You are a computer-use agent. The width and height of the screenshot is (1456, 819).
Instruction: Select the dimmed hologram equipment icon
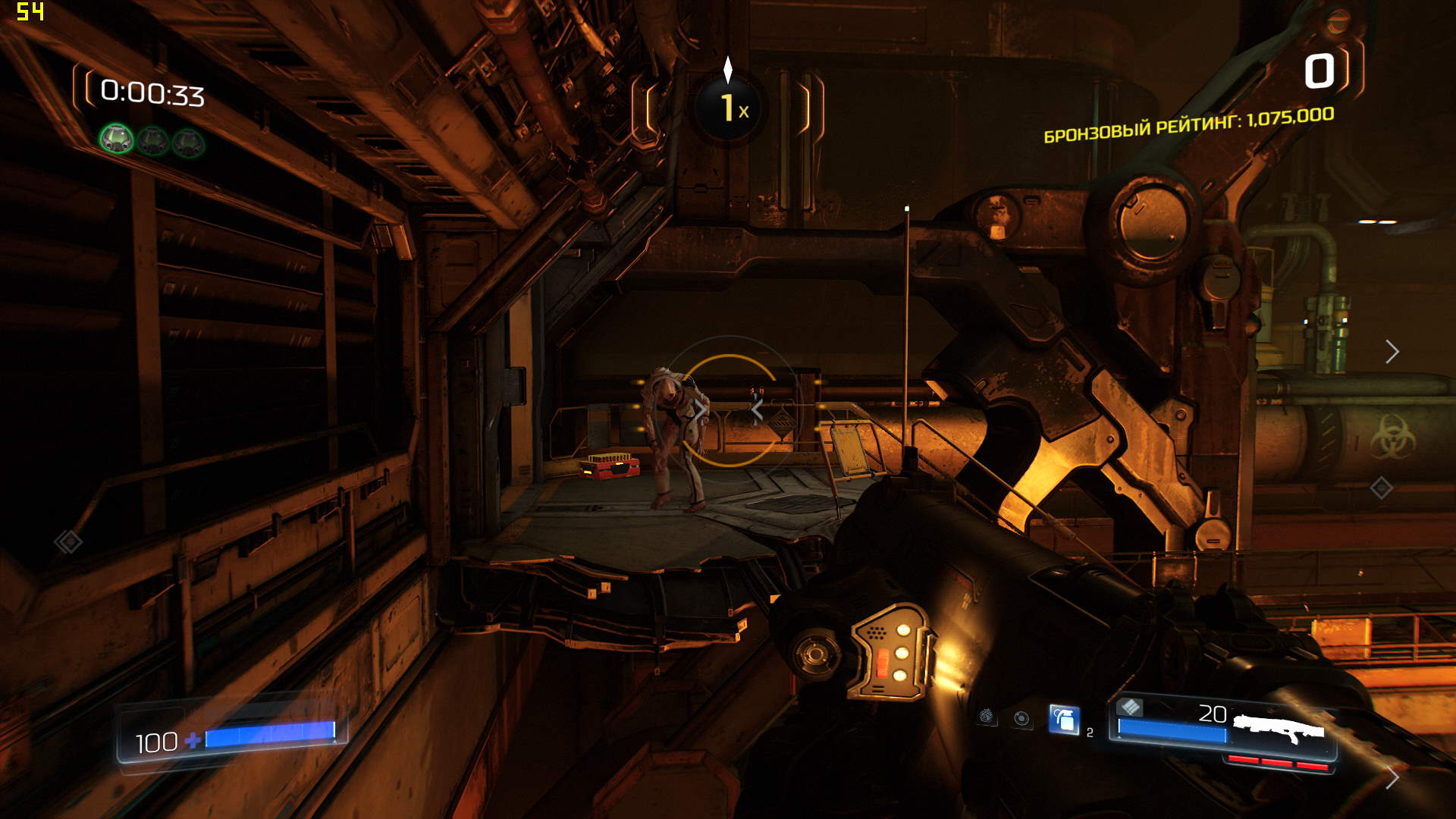click(x=986, y=717)
